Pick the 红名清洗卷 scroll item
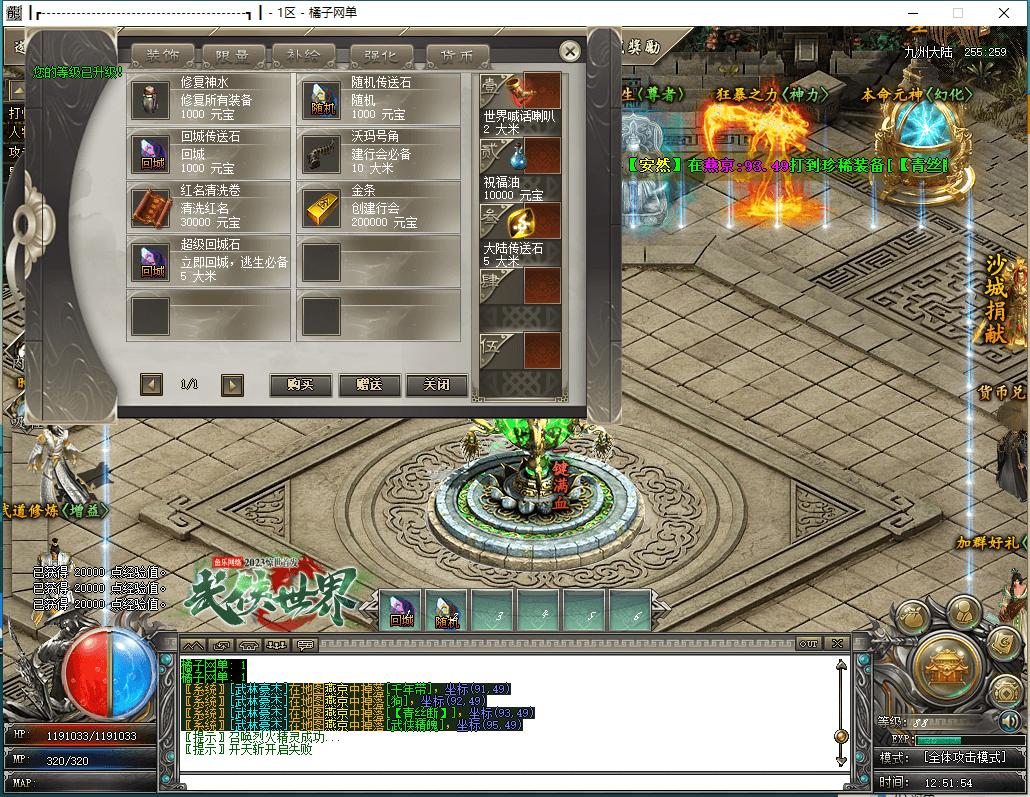The height and width of the screenshot is (797, 1030). click(209, 207)
